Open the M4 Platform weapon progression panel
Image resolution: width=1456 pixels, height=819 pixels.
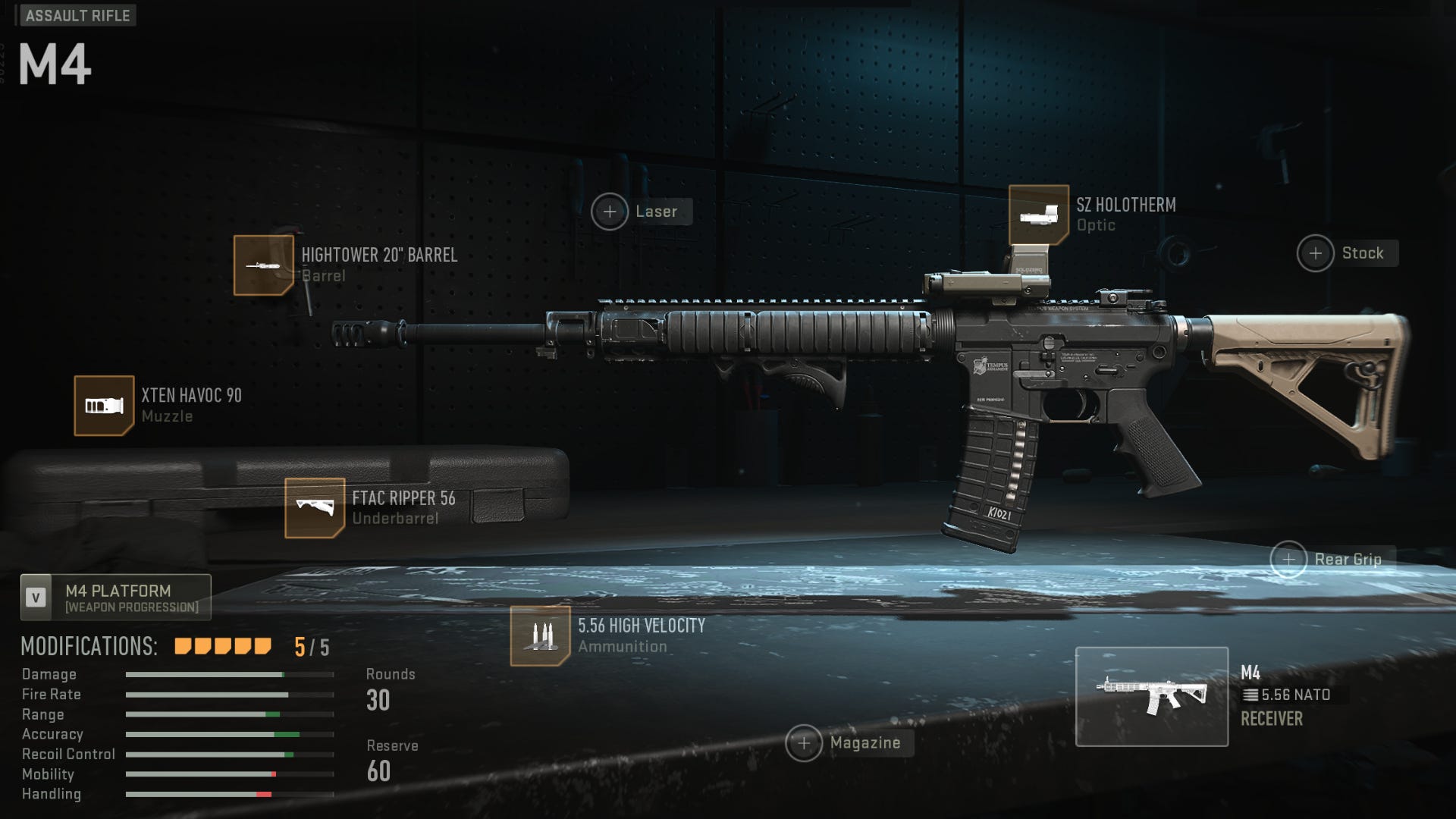tap(115, 598)
